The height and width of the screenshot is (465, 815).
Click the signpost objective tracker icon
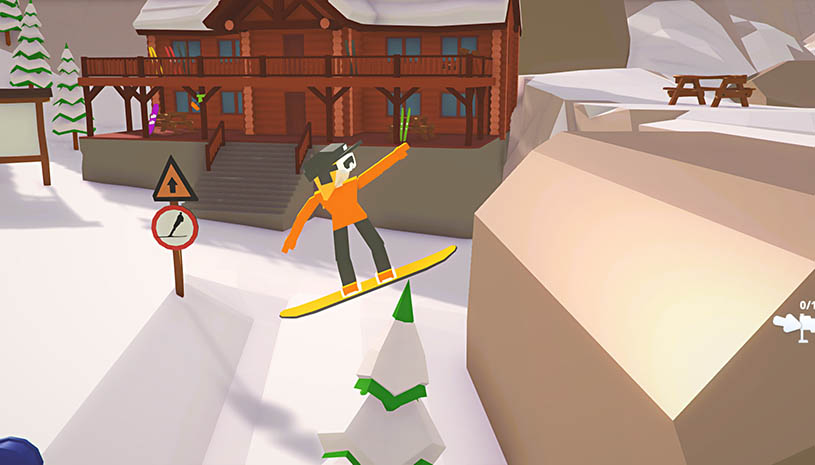(x=797, y=325)
